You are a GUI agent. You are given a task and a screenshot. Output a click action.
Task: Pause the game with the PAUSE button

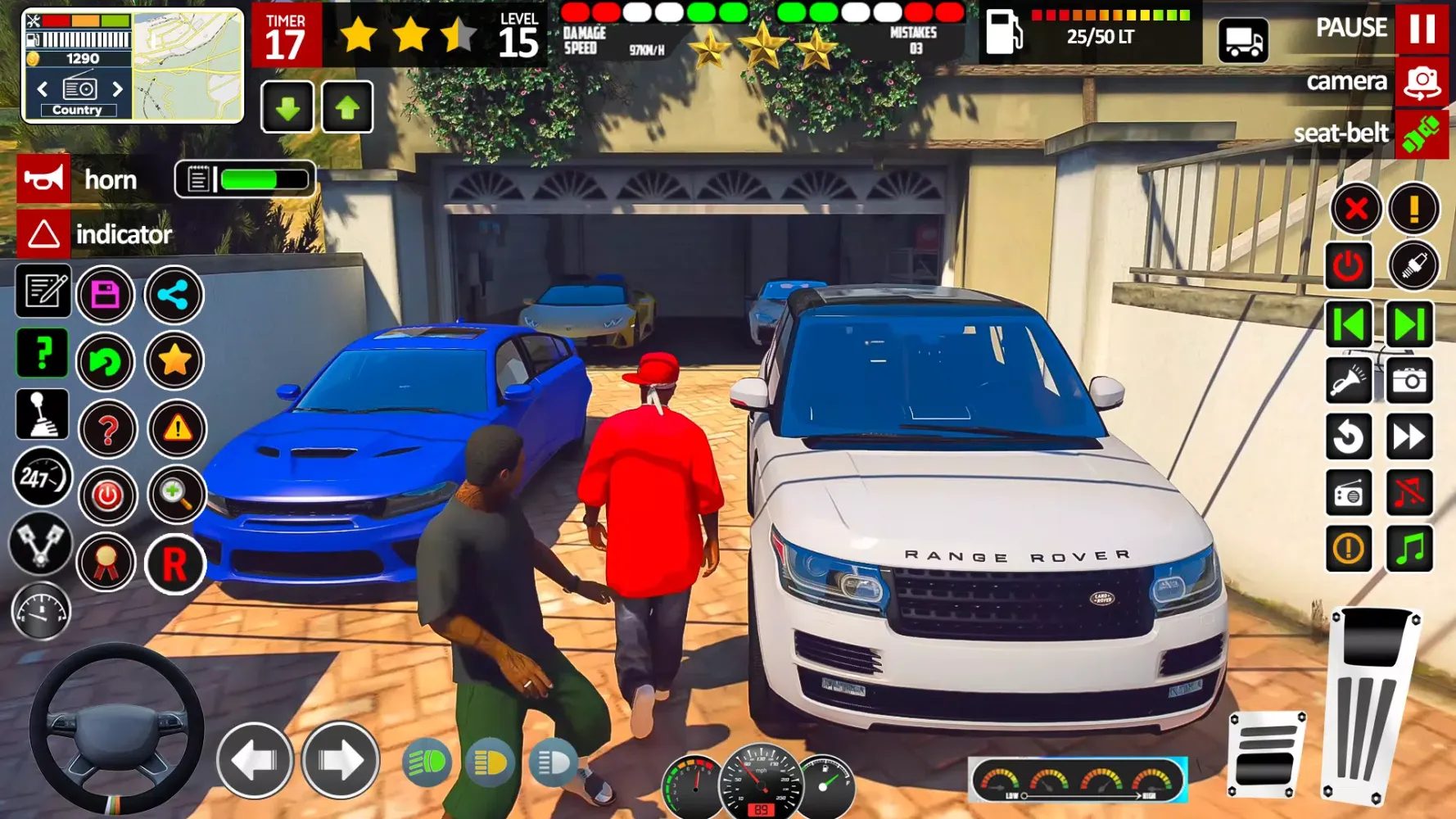(x=1422, y=28)
